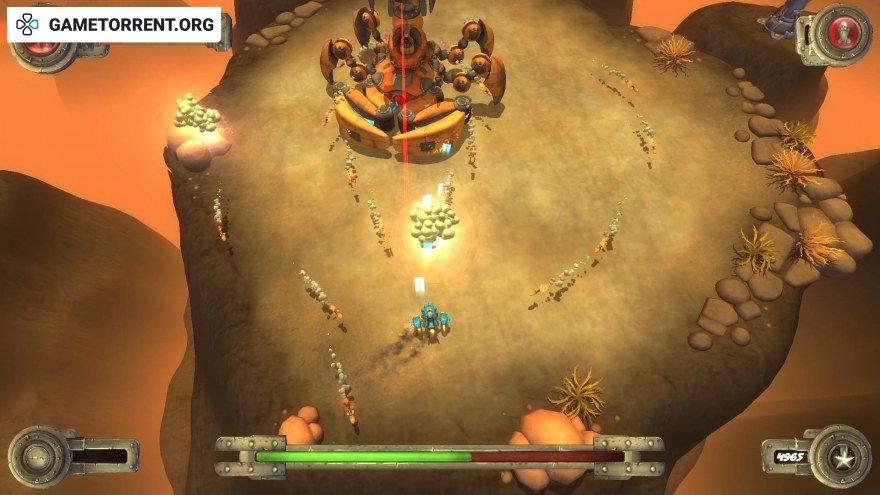The image size is (880, 495).
Task: Activate the round metal shield gauge
Action: 39,457
